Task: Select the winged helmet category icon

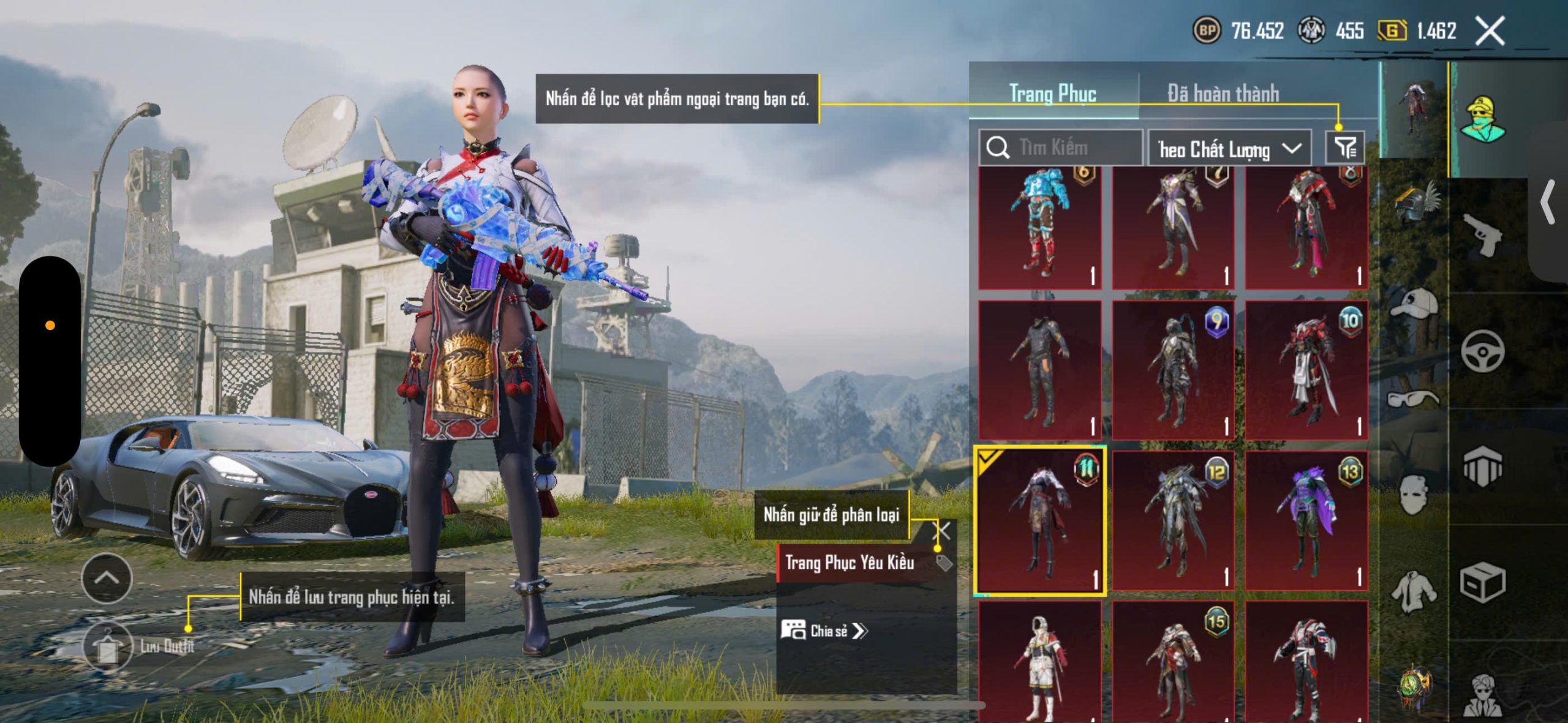Action: 1415,202
